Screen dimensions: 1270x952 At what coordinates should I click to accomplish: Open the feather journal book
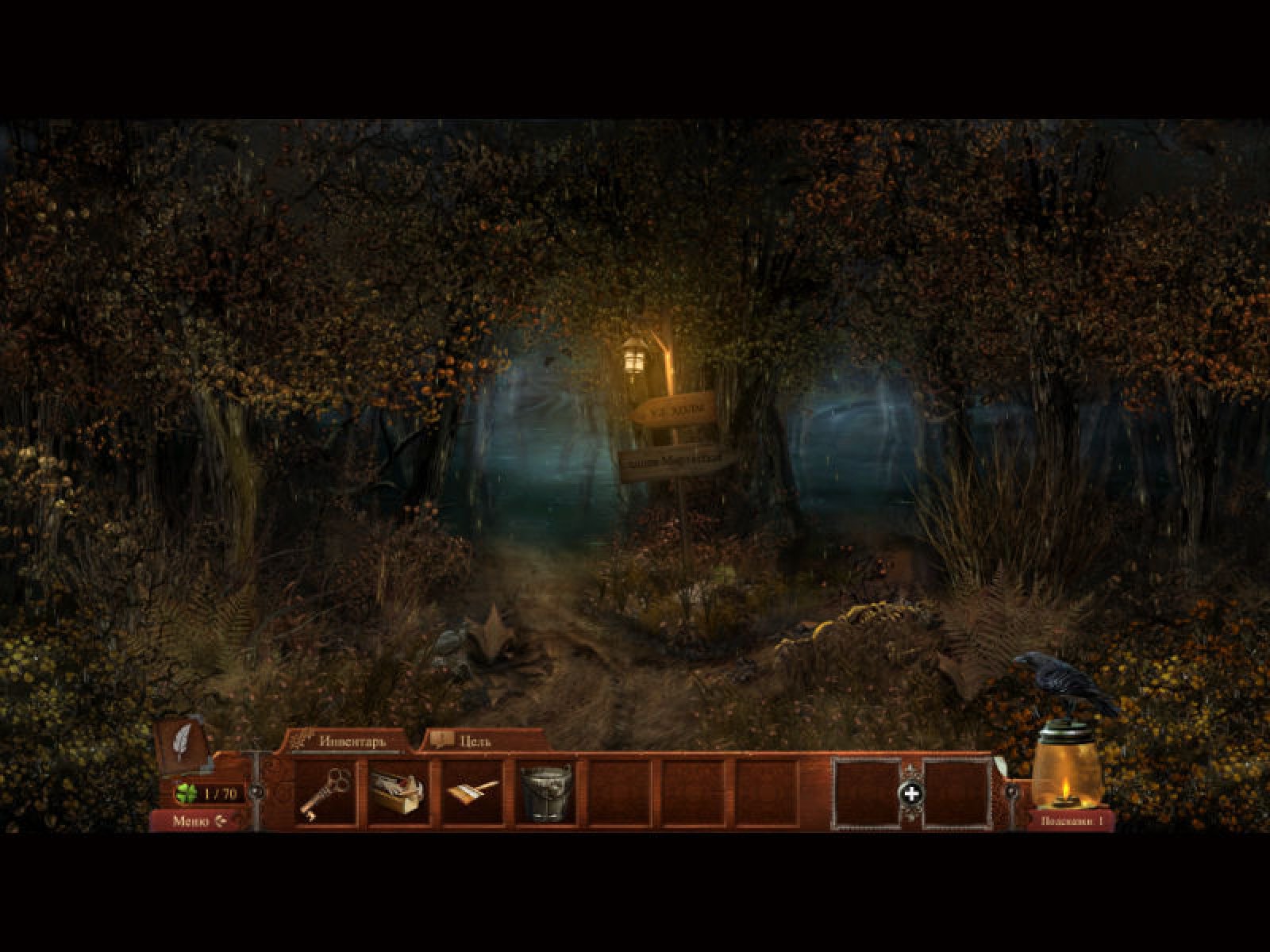coord(184,744)
